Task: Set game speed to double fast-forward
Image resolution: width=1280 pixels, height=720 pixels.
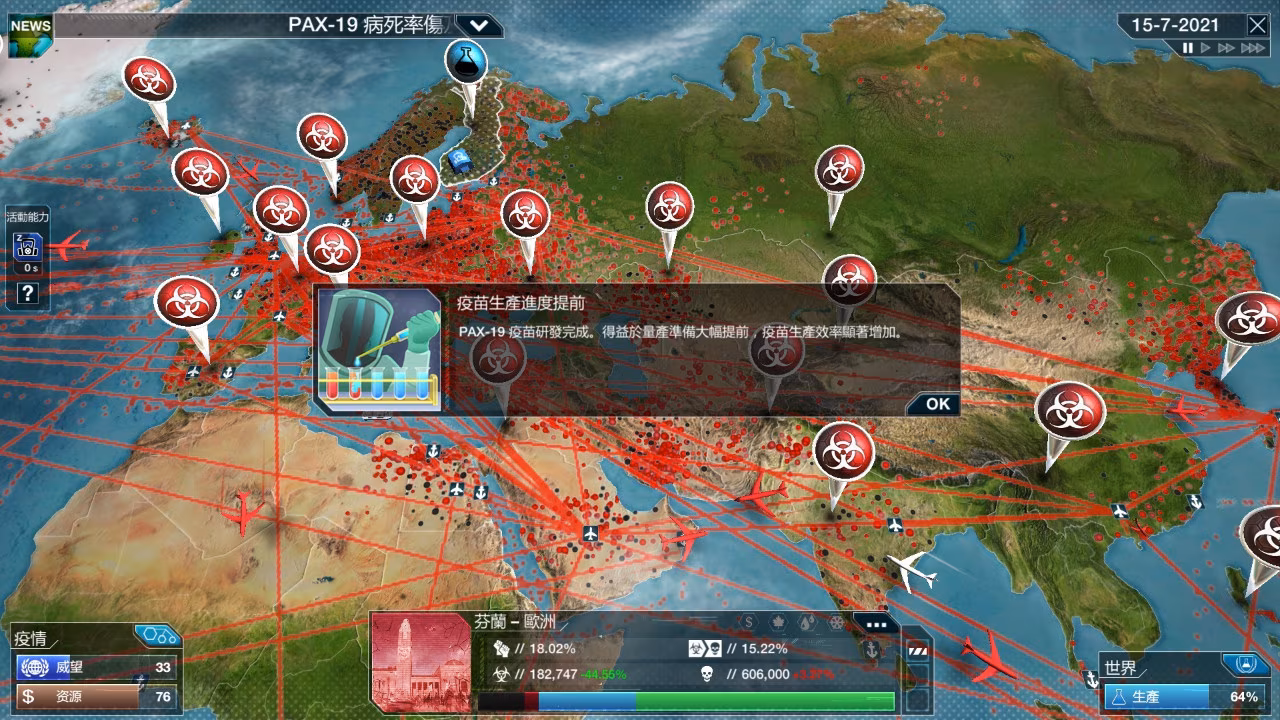Action: point(1226,48)
